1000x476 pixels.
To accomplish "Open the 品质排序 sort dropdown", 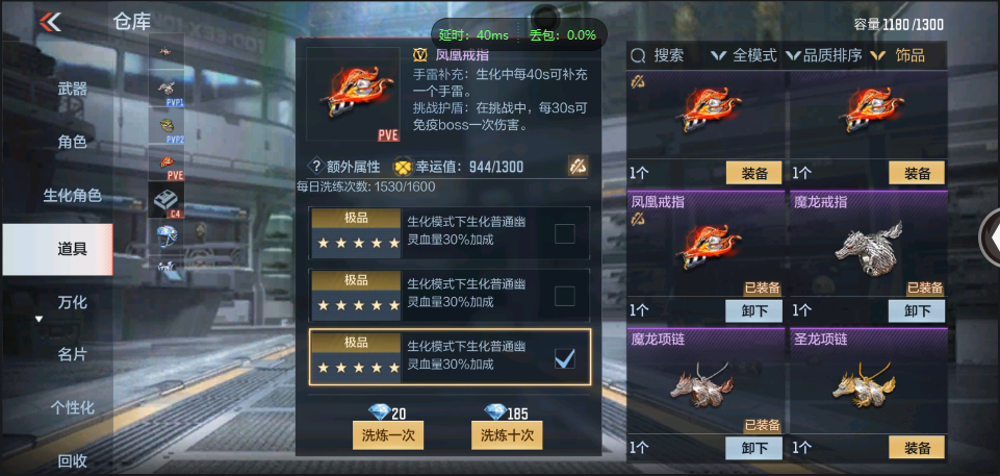I will tap(824, 56).
